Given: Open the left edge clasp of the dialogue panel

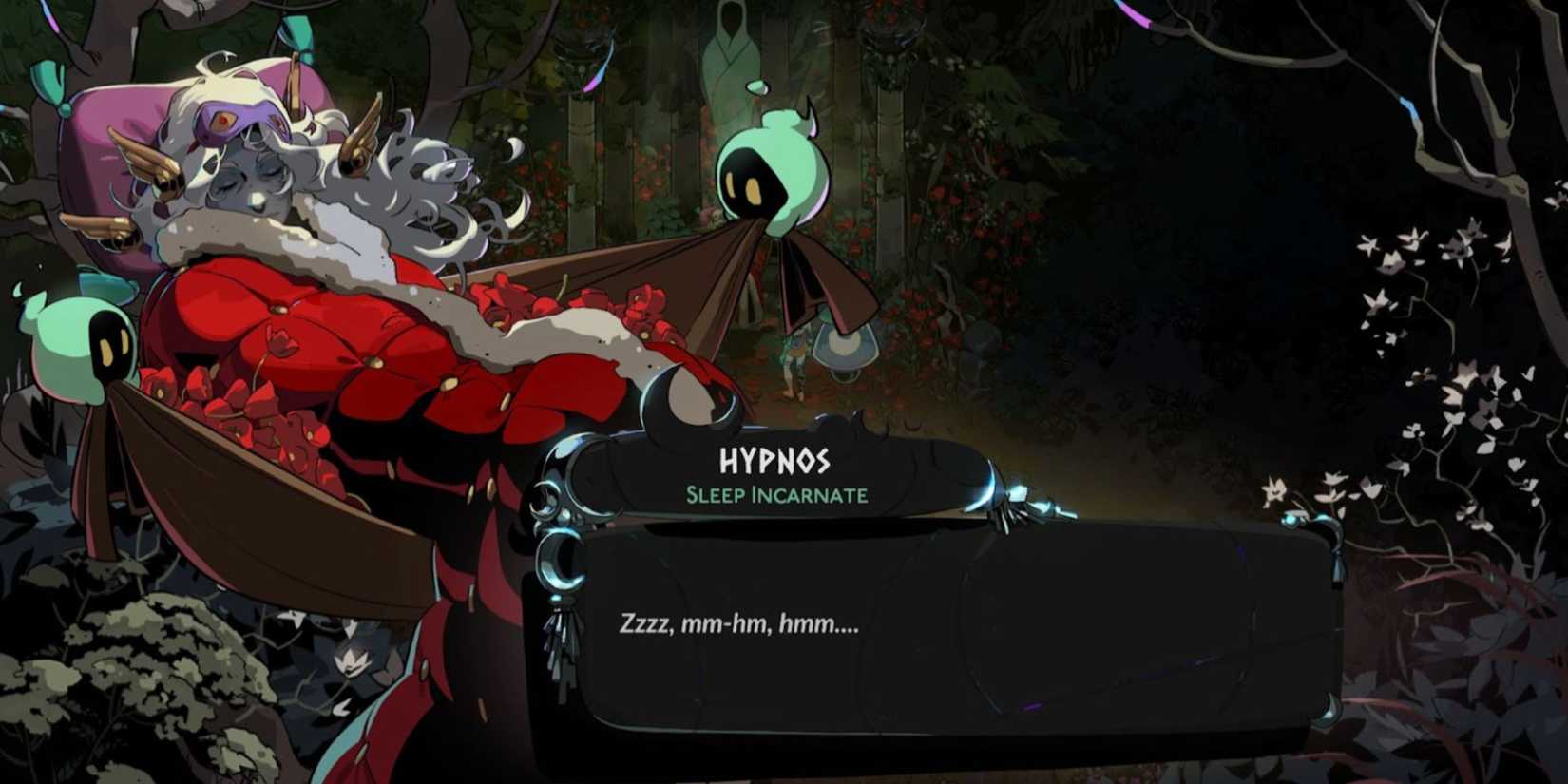Looking at the screenshot, I should (x=563, y=561).
